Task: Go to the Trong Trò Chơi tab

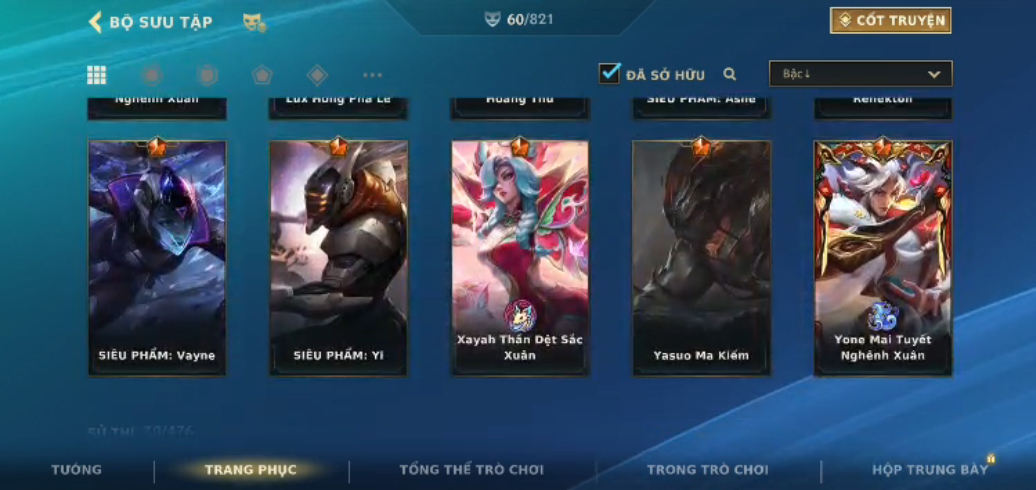Action: point(707,470)
